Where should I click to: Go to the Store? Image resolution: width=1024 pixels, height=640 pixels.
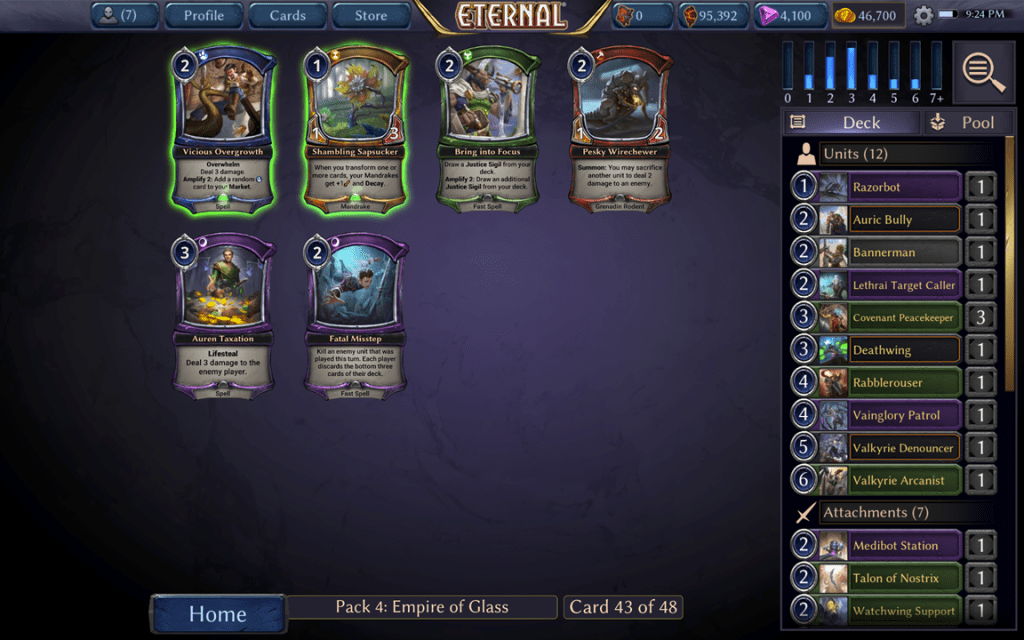(371, 15)
